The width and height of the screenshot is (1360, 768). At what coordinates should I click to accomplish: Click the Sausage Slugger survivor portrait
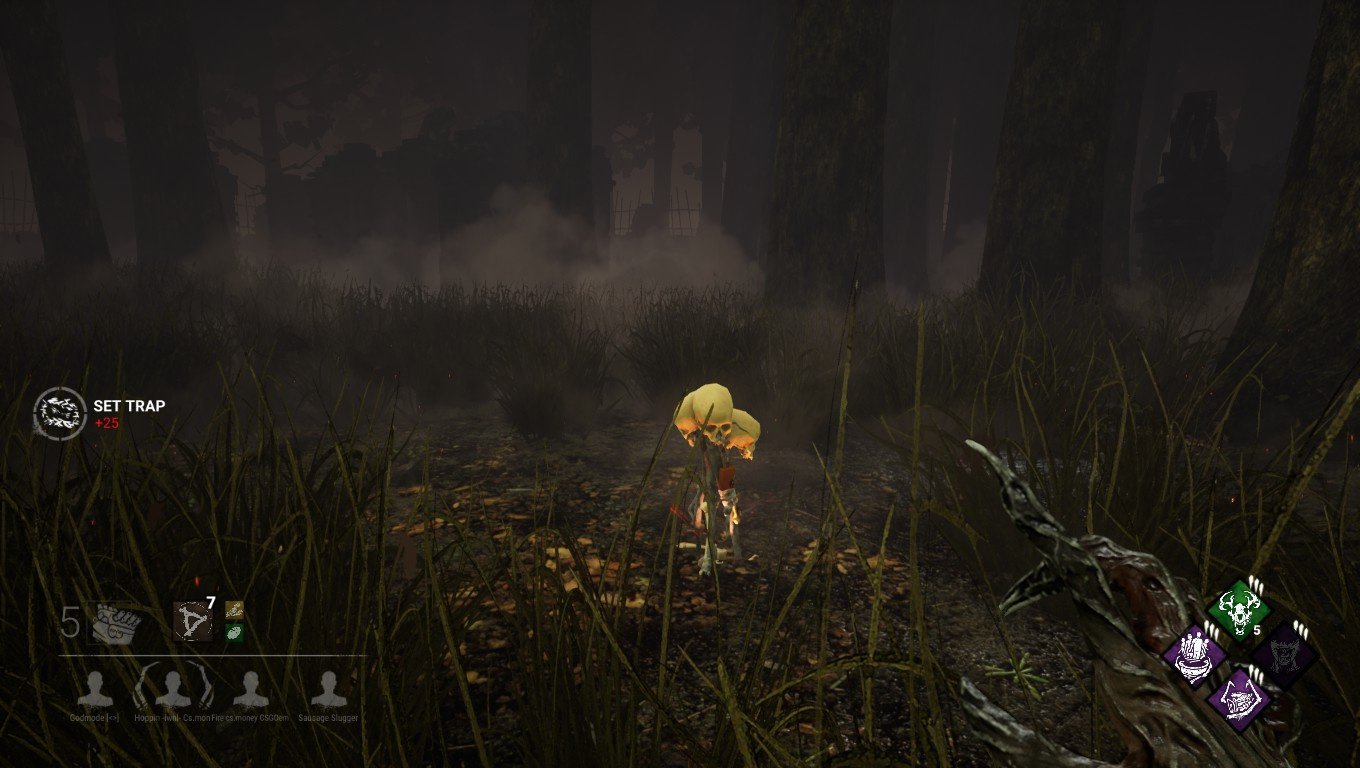pyautogui.click(x=328, y=690)
